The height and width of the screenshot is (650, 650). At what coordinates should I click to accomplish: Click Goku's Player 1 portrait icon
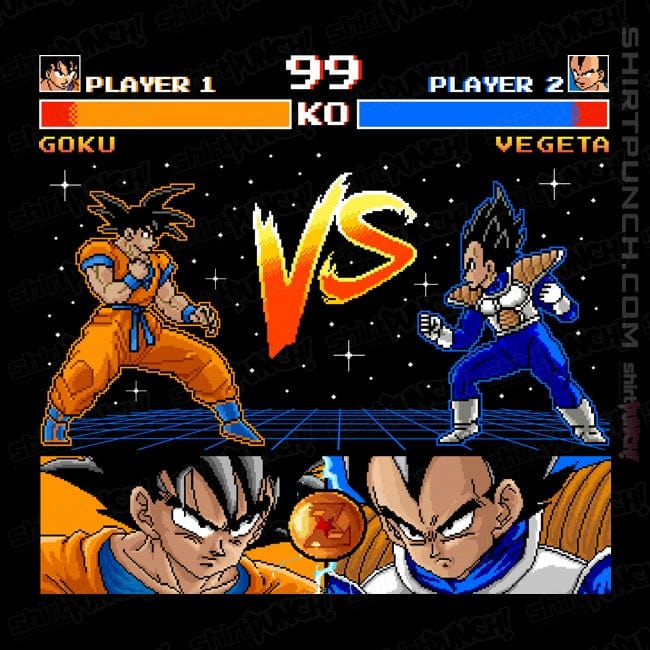pos(59,75)
